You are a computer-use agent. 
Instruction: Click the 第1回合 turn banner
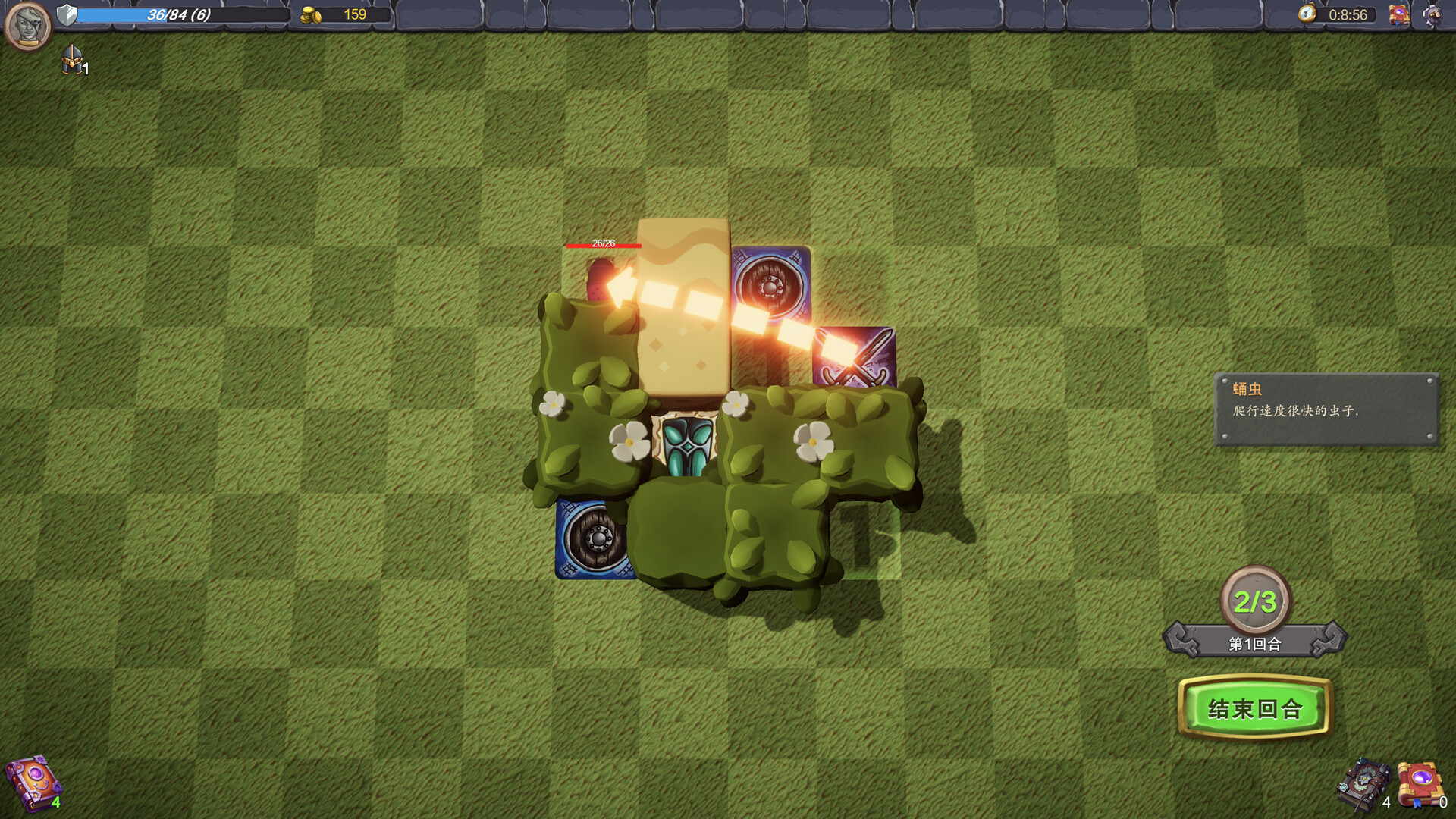tap(1255, 643)
